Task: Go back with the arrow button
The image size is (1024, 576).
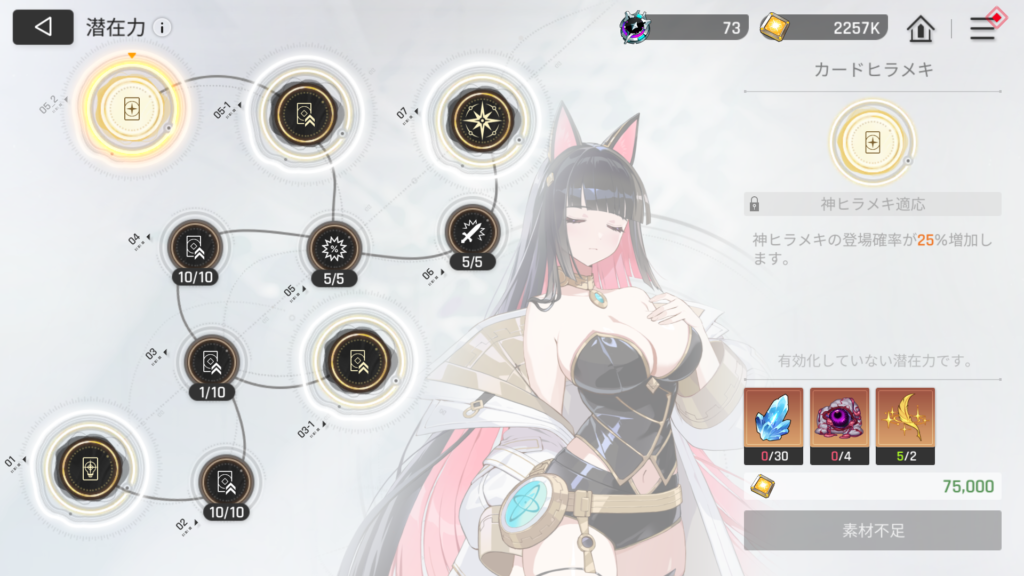Action: click(x=43, y=27)
